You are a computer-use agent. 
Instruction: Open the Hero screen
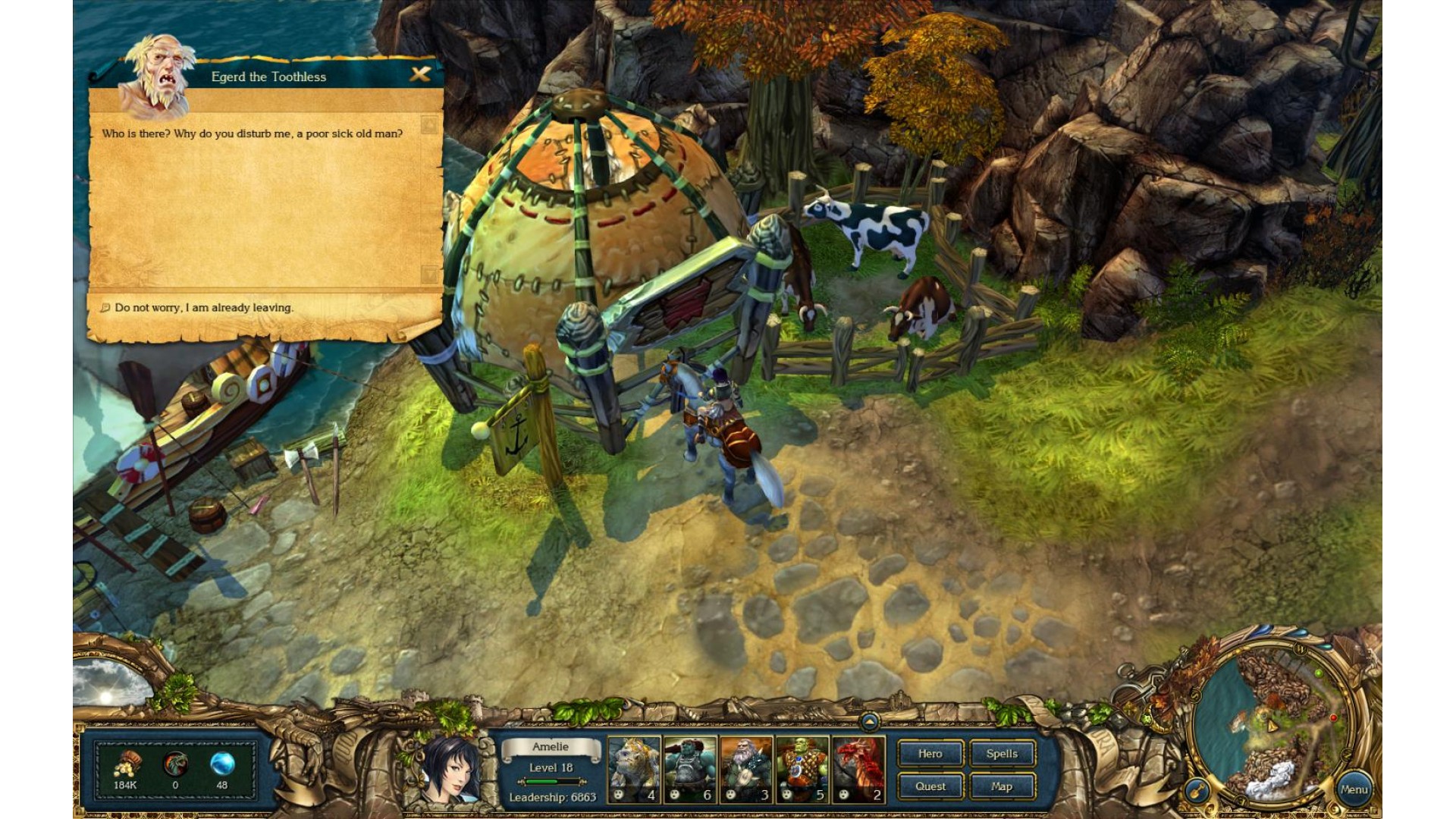(930, 754)
